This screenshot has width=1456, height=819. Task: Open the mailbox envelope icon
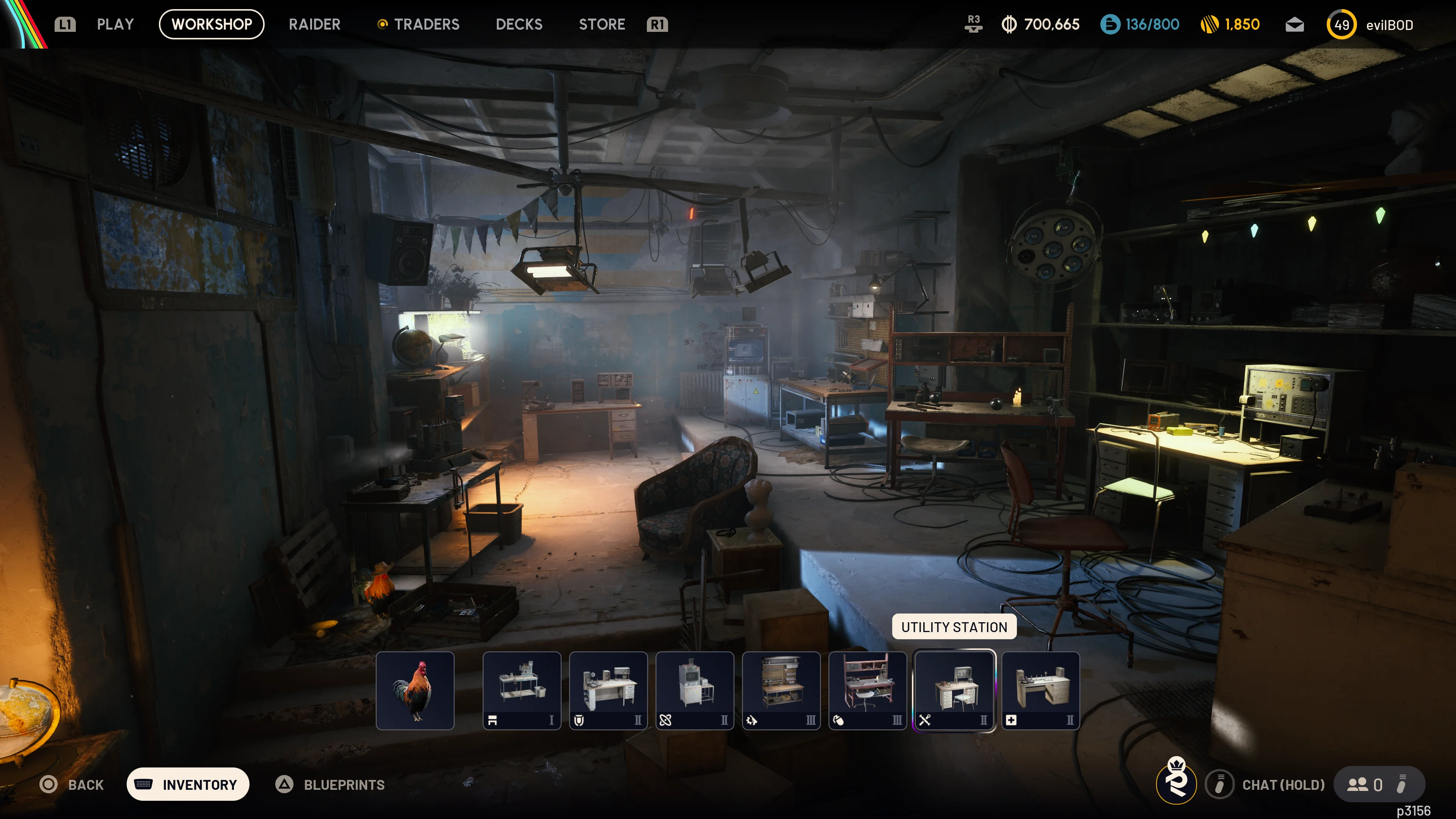pos(1294,24)
